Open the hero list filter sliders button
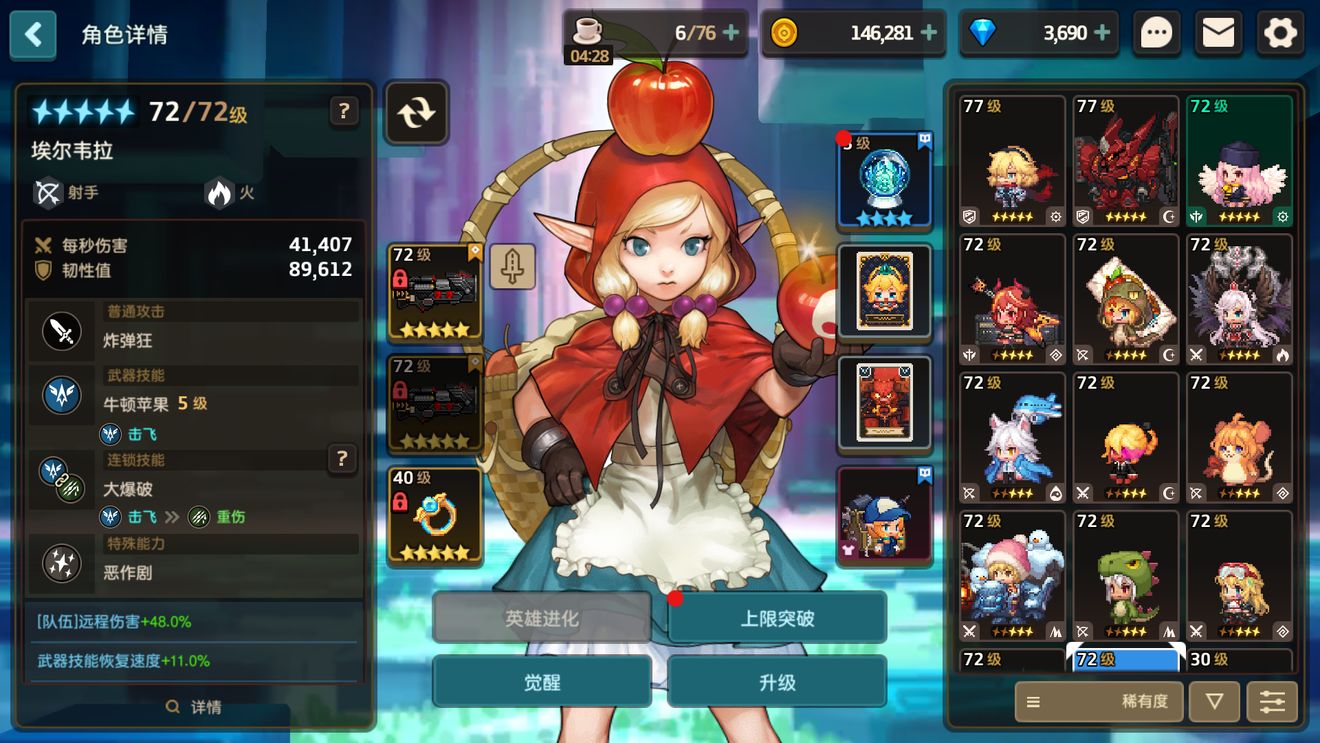This screenshot has width=1320, height=743. coord(1272,702)
